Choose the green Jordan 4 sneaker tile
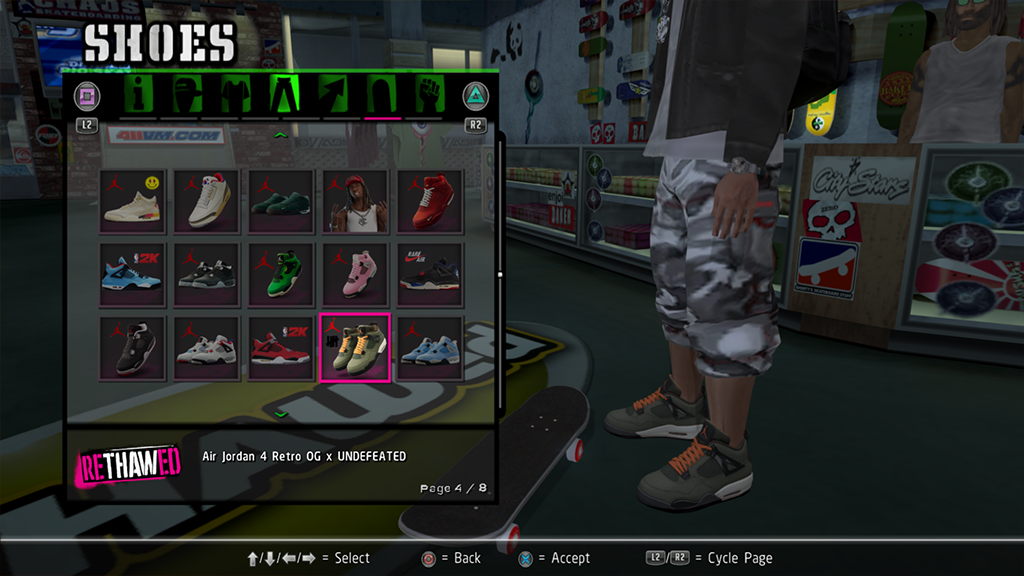 coord(281,273)
